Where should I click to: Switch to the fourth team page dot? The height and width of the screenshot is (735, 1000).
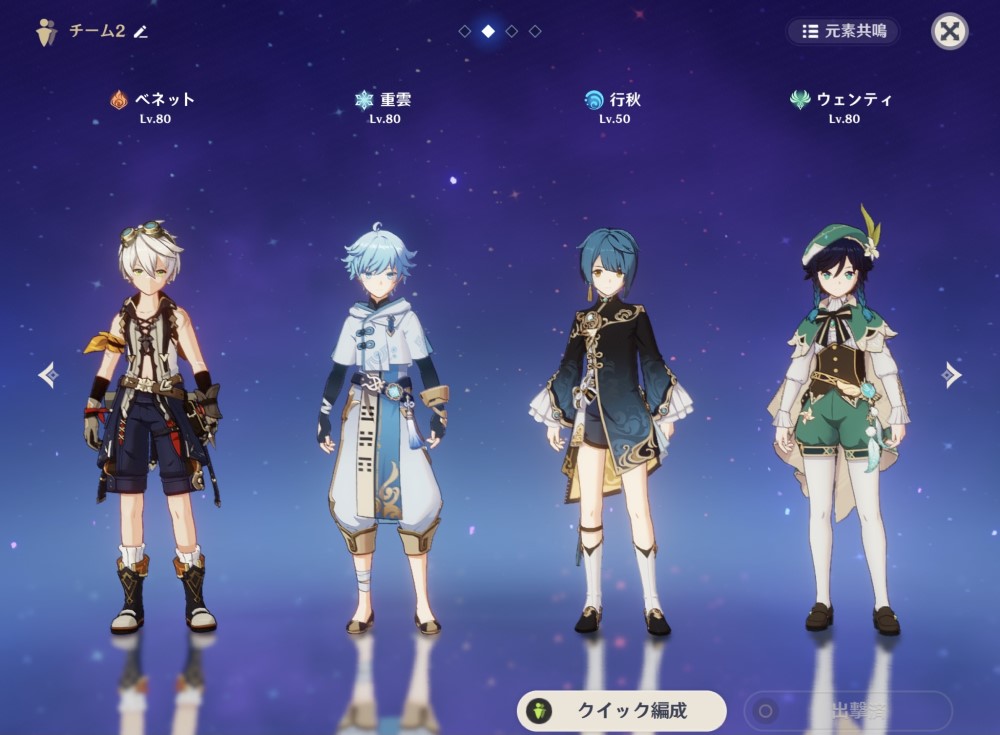click(535, 31)
